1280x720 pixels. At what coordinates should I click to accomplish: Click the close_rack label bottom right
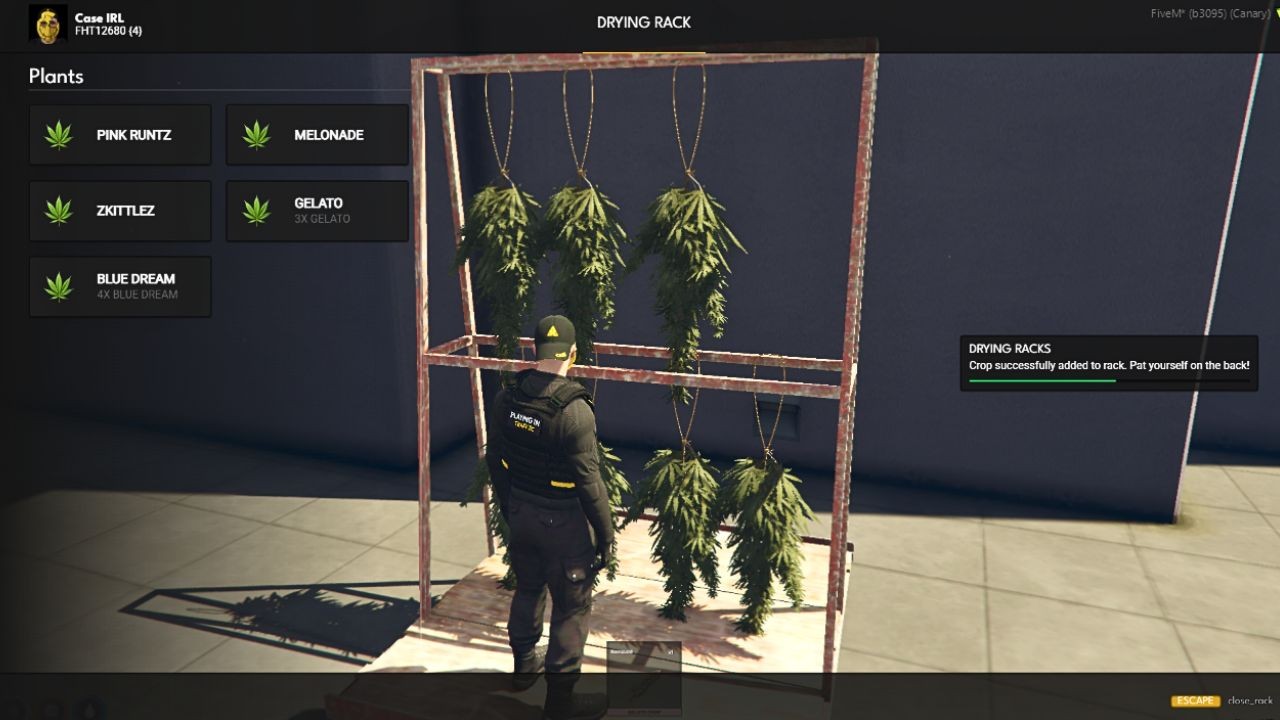[1248, 701]
